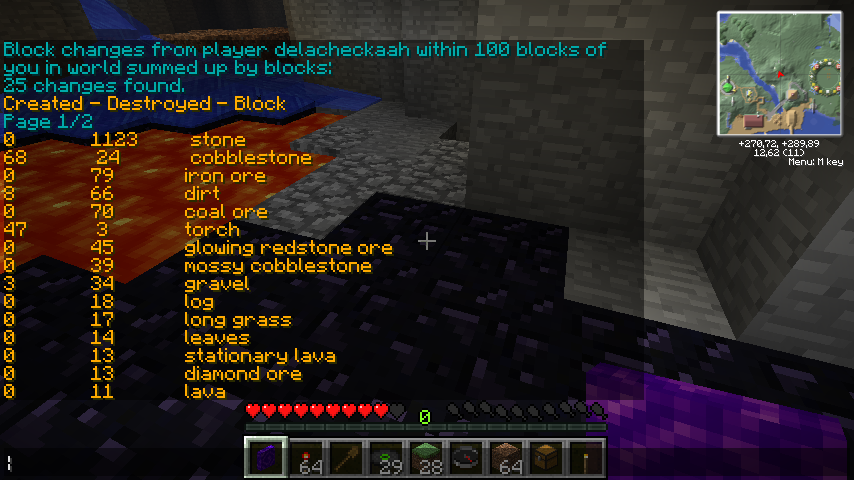Screen dimensions: 854x480
Task: Equip the wooden shovel from hotbar
Action: click(346, 457)
